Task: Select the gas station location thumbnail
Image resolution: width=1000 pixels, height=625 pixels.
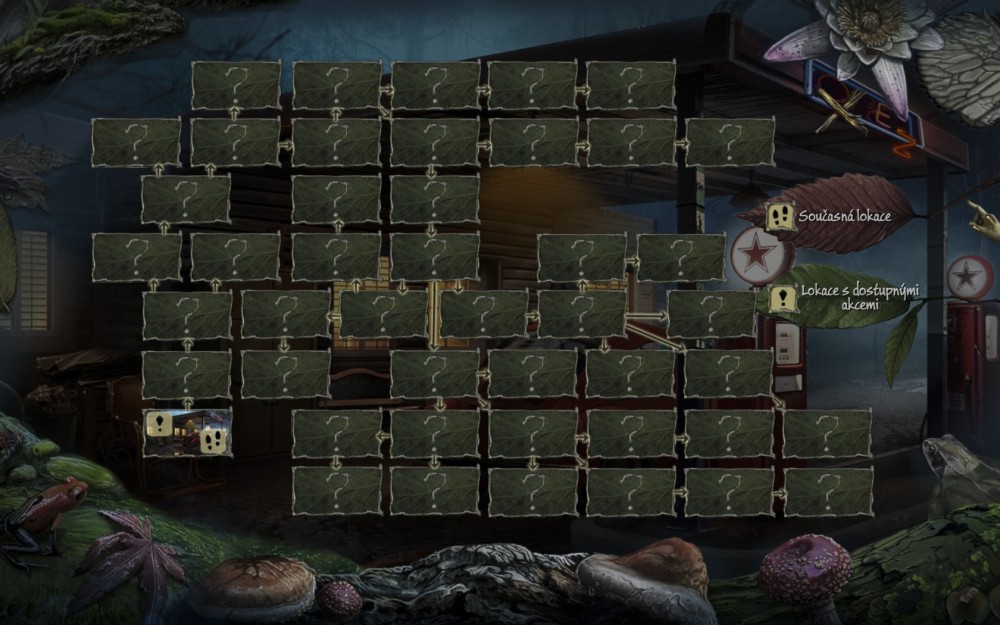Action: (187, 432)
